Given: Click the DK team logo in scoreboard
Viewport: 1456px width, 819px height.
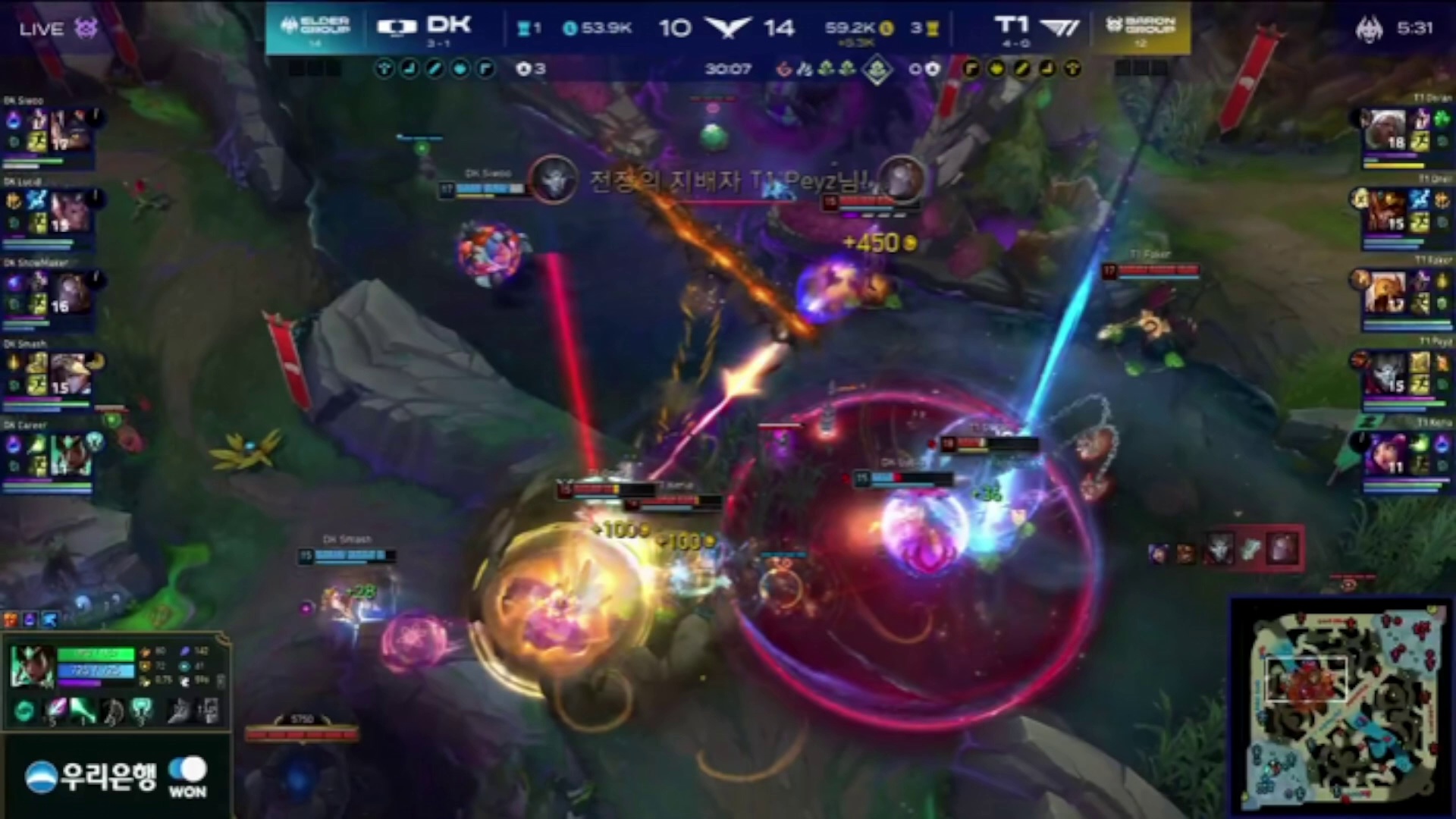Looking at the screenshot, I should (x=397, y=27).
